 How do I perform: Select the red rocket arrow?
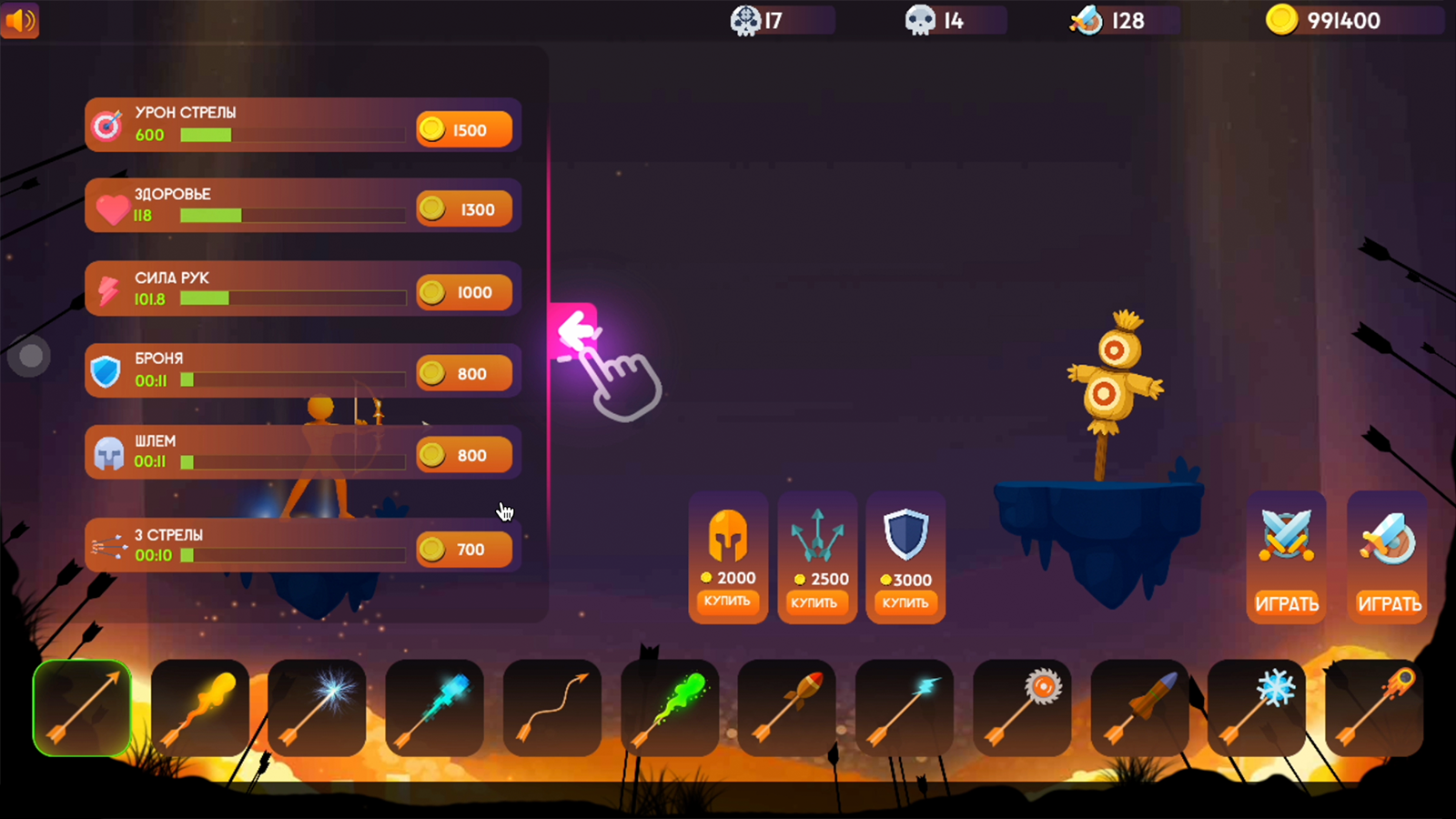[786, 708]
